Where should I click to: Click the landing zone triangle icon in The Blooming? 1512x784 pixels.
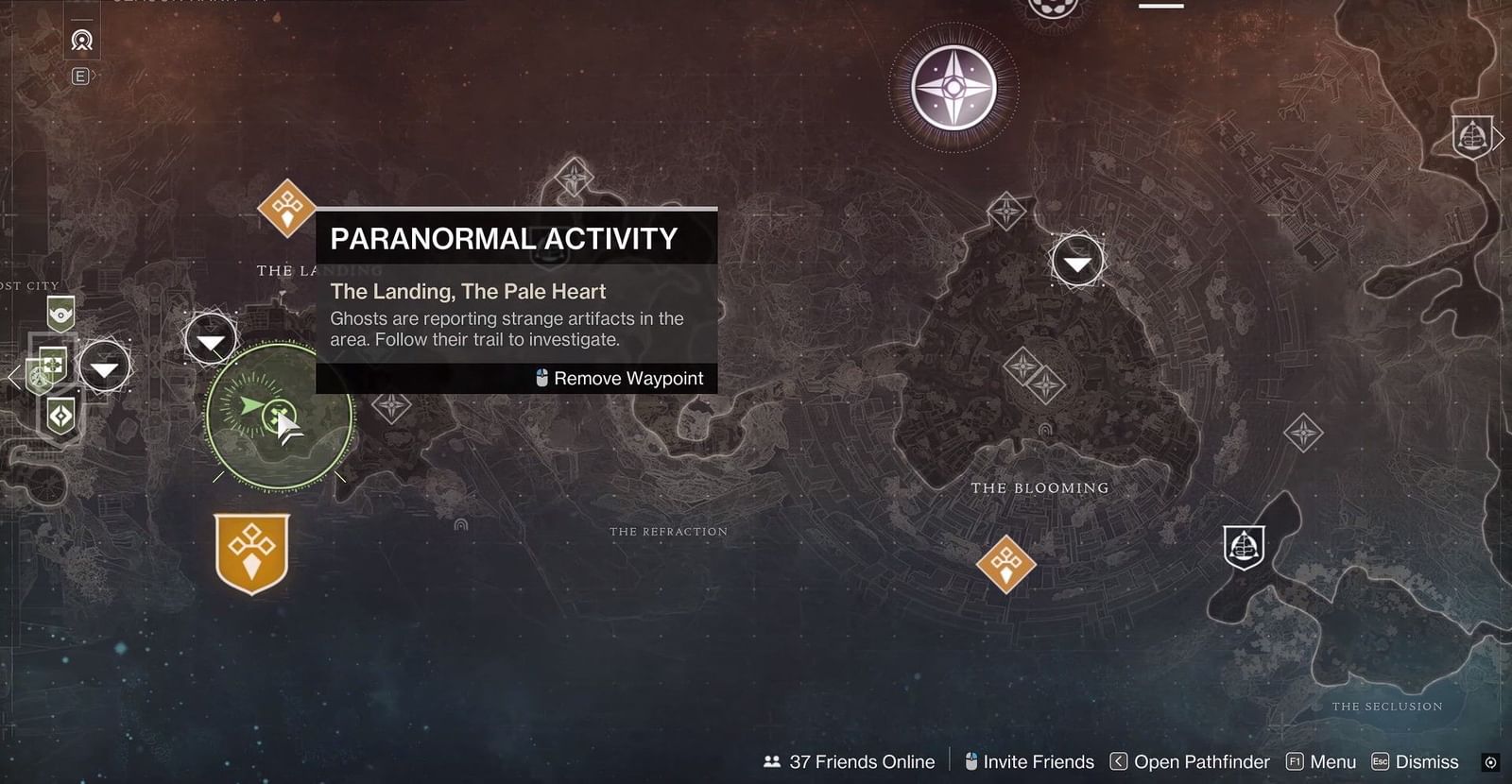coord(1077,262)
